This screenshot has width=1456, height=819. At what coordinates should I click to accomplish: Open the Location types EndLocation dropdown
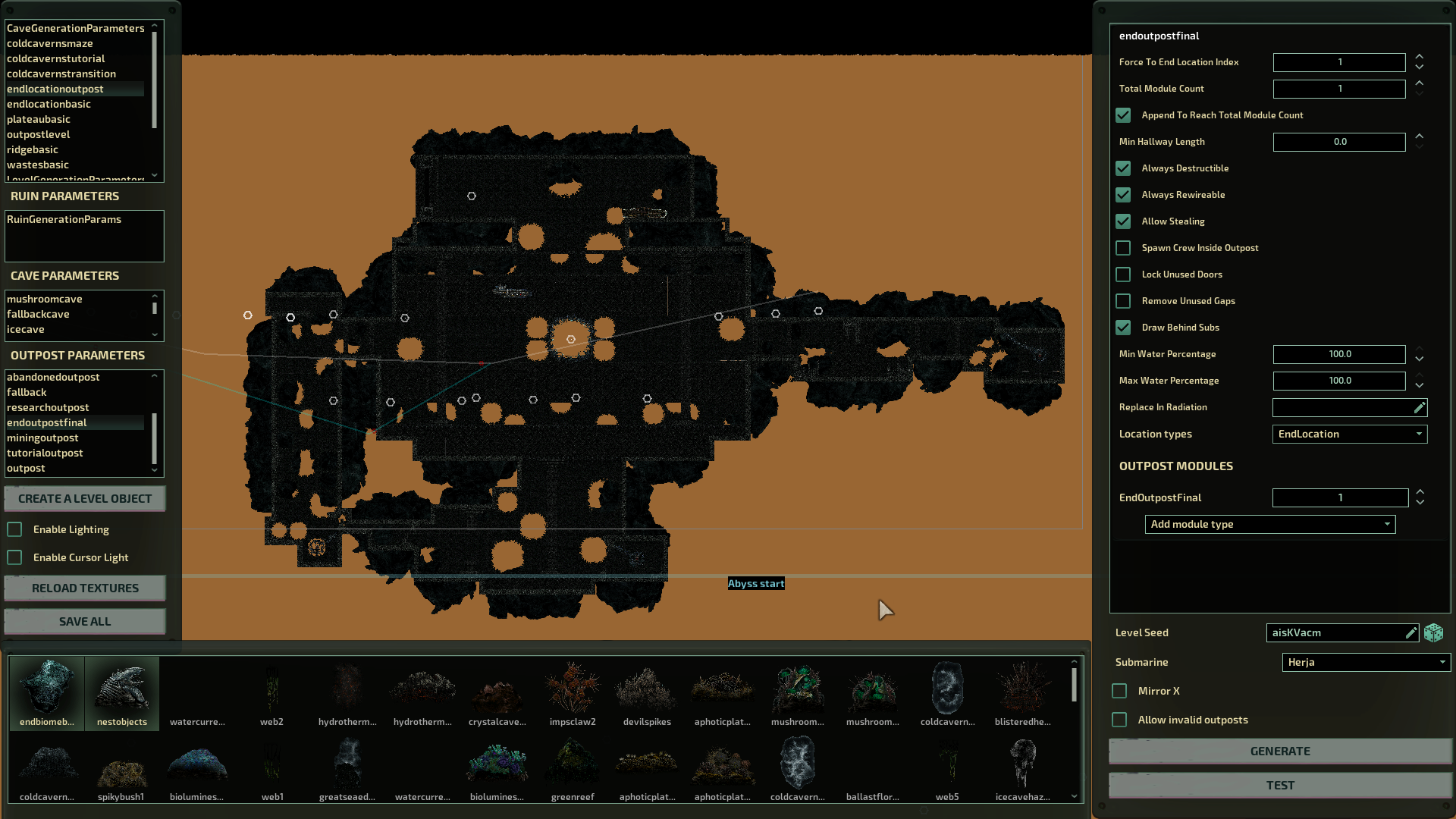[1350, 434]
